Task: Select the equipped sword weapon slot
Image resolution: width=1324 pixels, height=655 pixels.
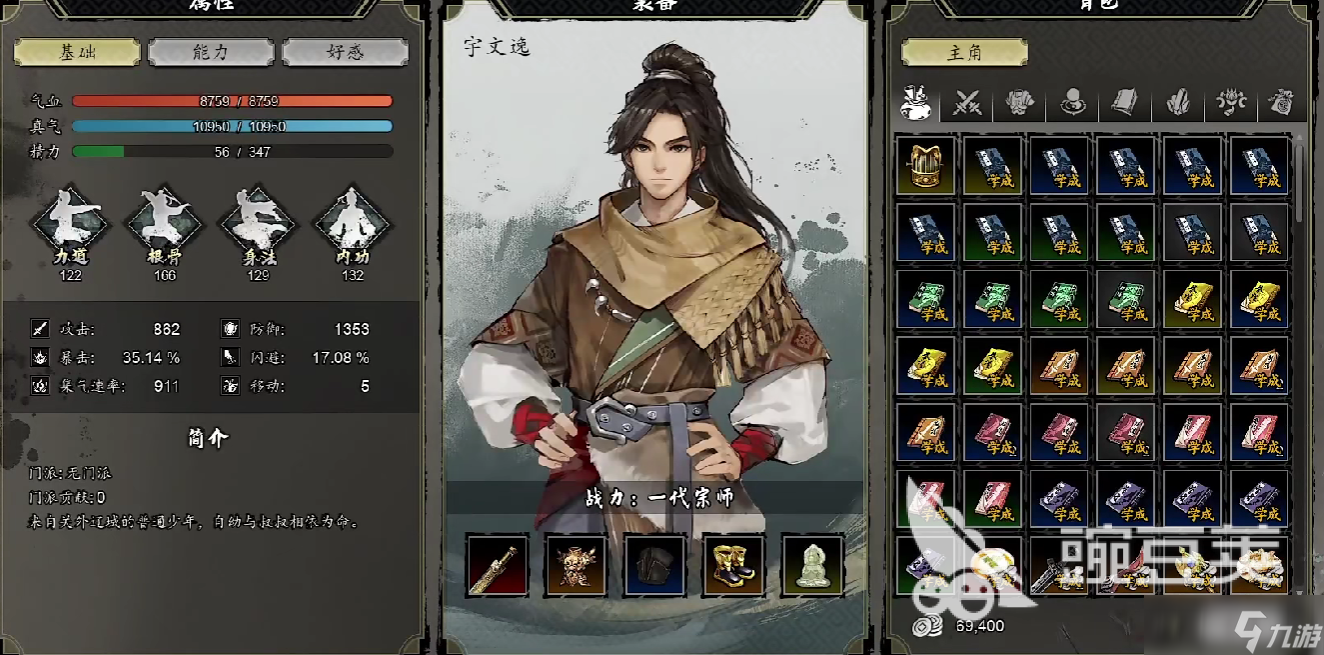Action: click(497, 565)
